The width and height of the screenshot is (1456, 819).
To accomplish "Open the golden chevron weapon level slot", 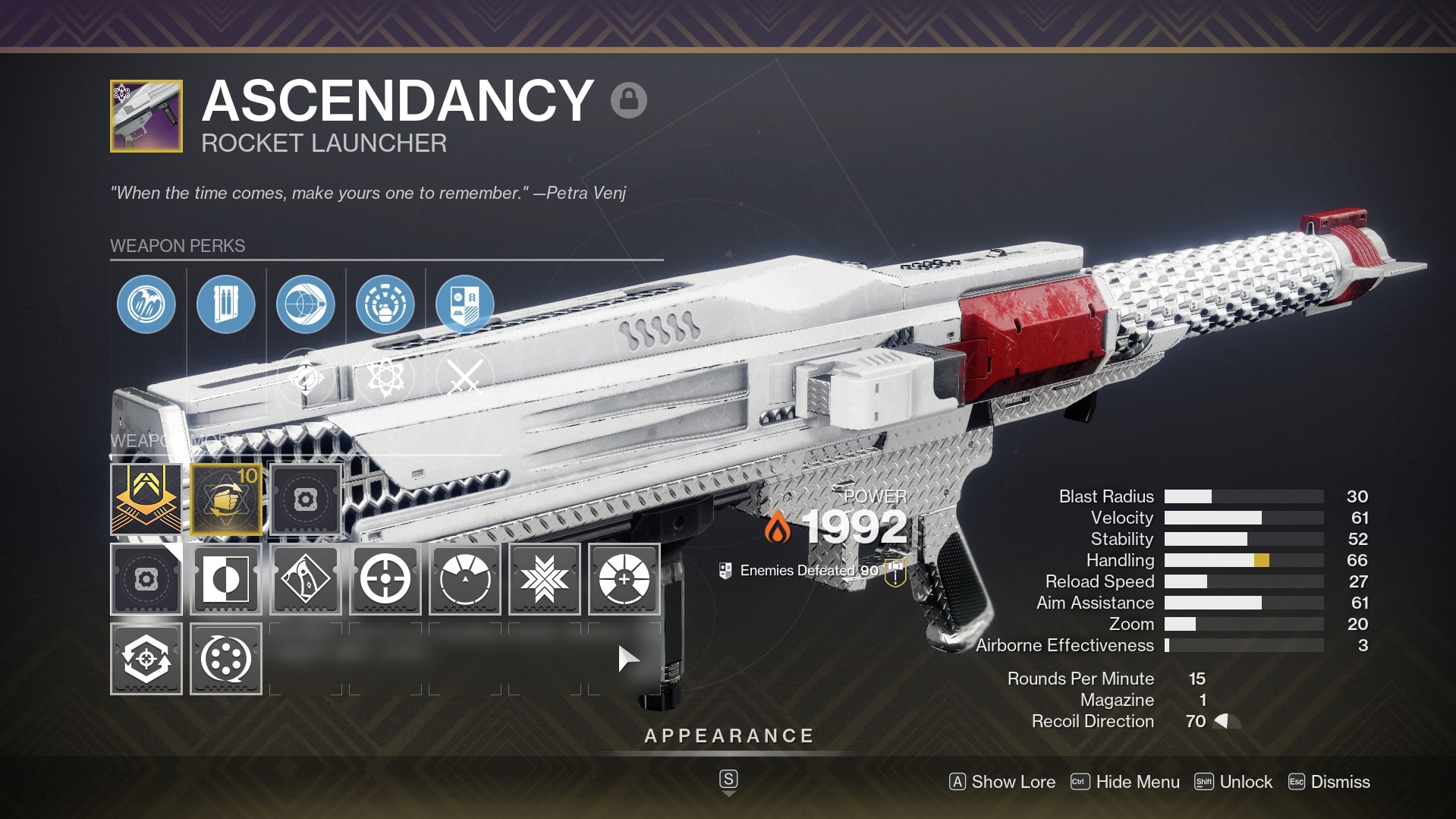I will coord(146,499).
